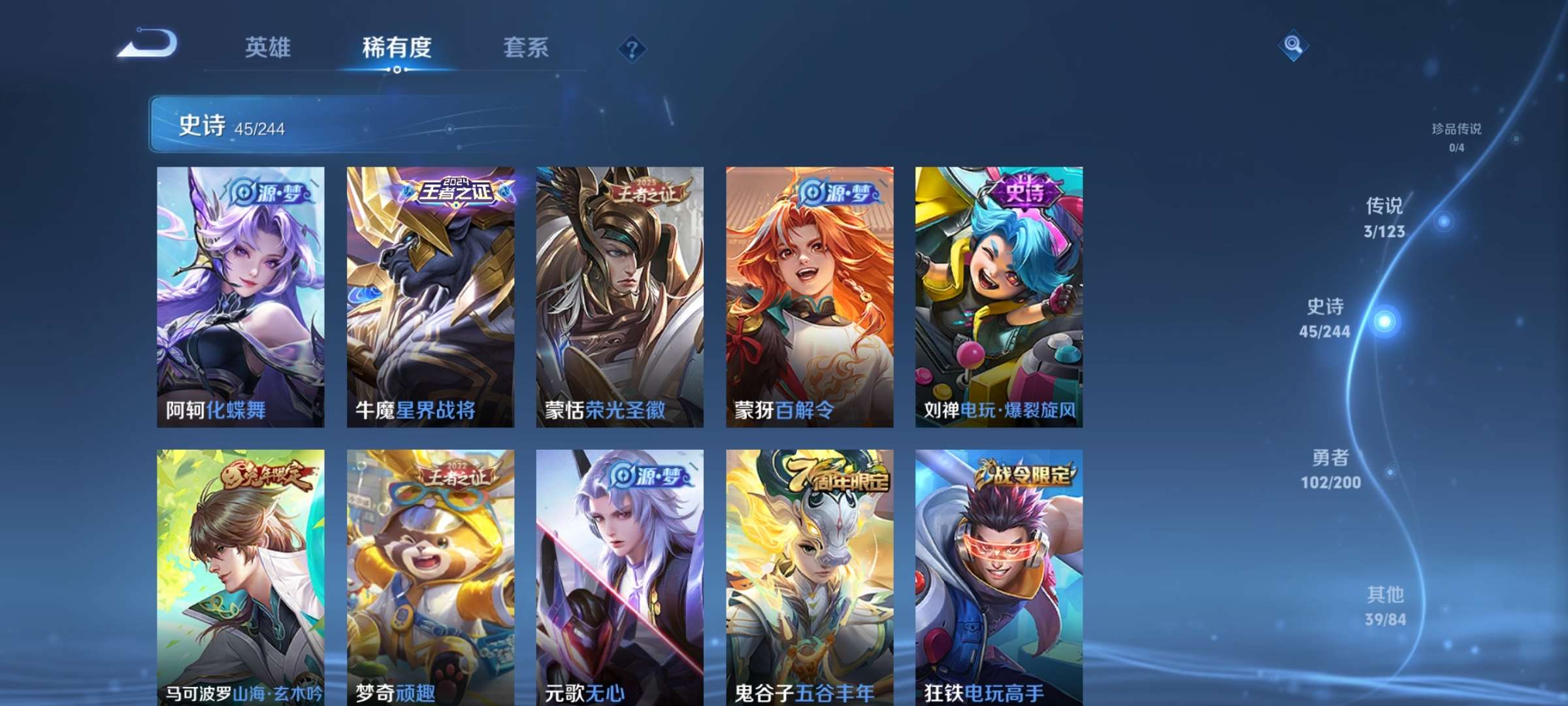Image resolution: width=1568 pixels, height=706 pixels.
Task: Open the 鬼谷子 五谷丰年 skin
Action: (x=809, y=575)
